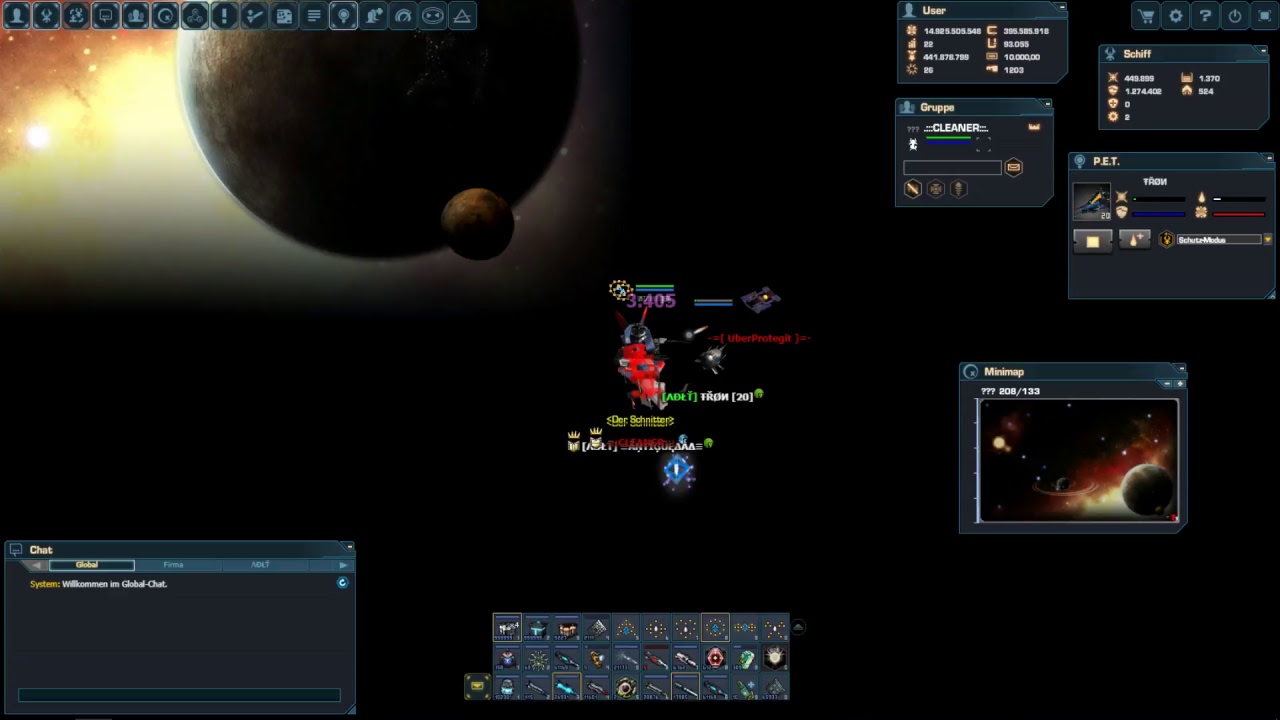Select the Global chat tab
The height and width of the screenshot is (720, 1280).
pos(87,565)
